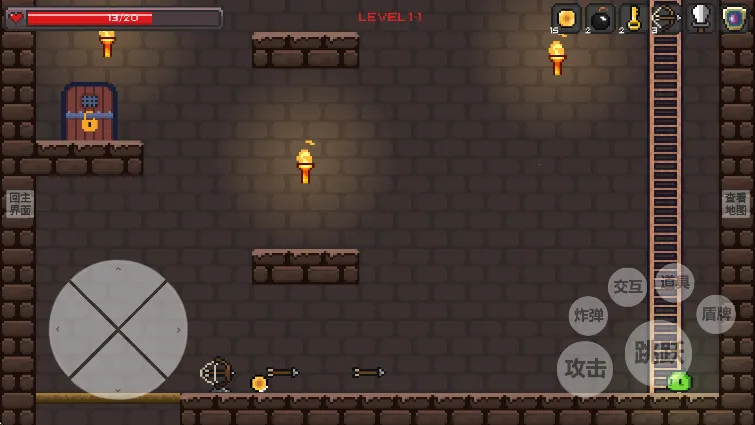Tap the virtual joystick's up arrow
The image size is (755, 425).
pos(118,269)
